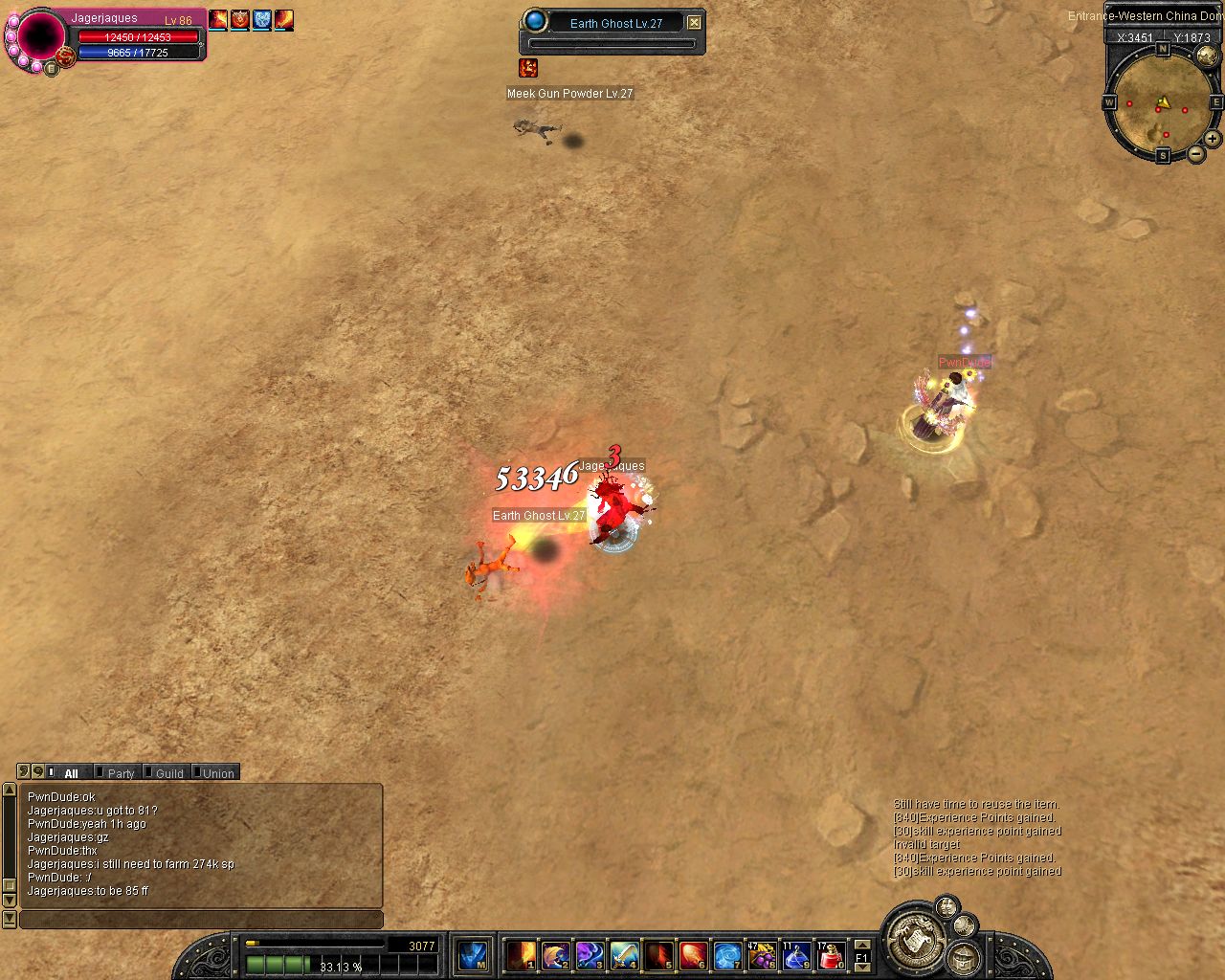Zoom in the minimap with plus button

tap(1213, 139)
